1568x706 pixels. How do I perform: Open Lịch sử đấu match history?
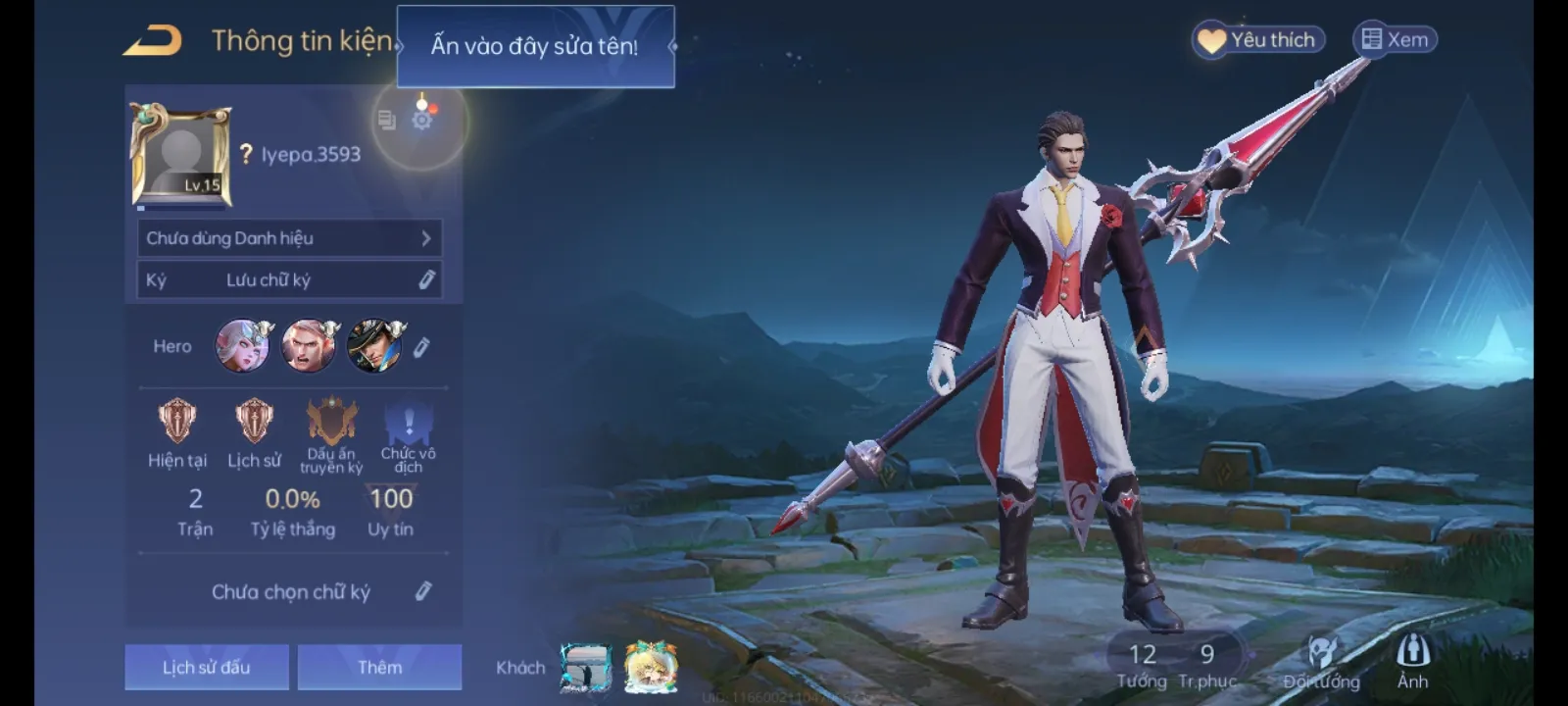tap(206, 666)
